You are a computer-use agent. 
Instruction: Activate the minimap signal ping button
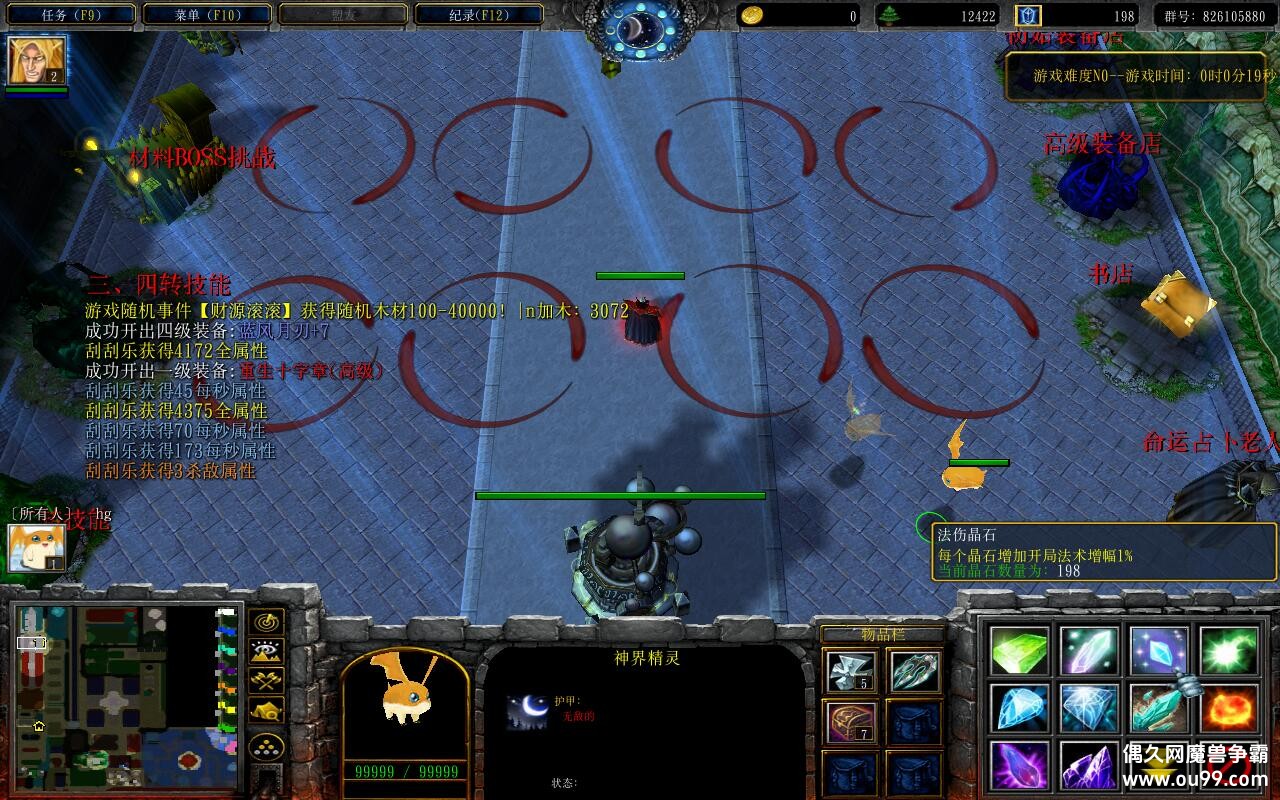click(266, 622)
